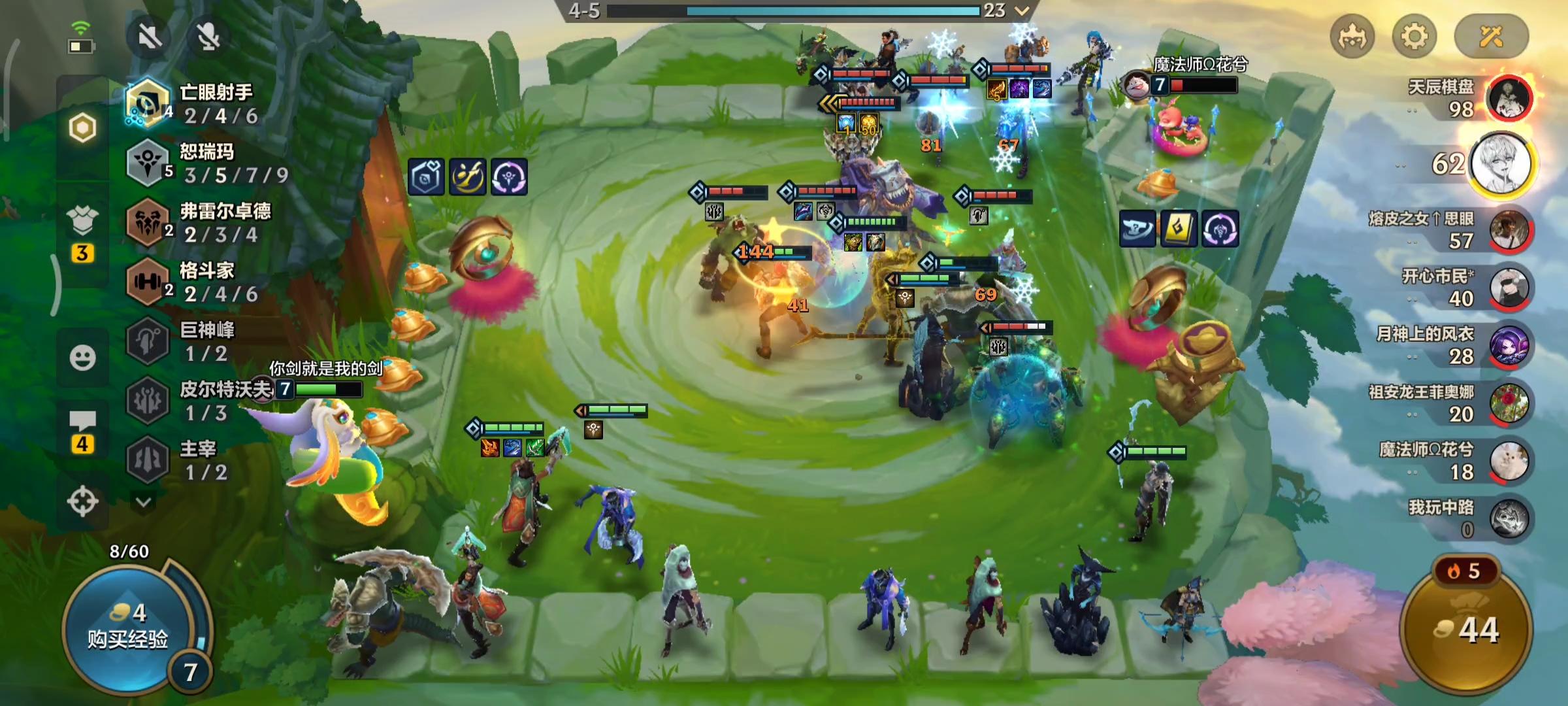Viewport: 1568px width, 706px height.
Task: Open the hexagon augments sidebar icon
Action: point(82,127)
